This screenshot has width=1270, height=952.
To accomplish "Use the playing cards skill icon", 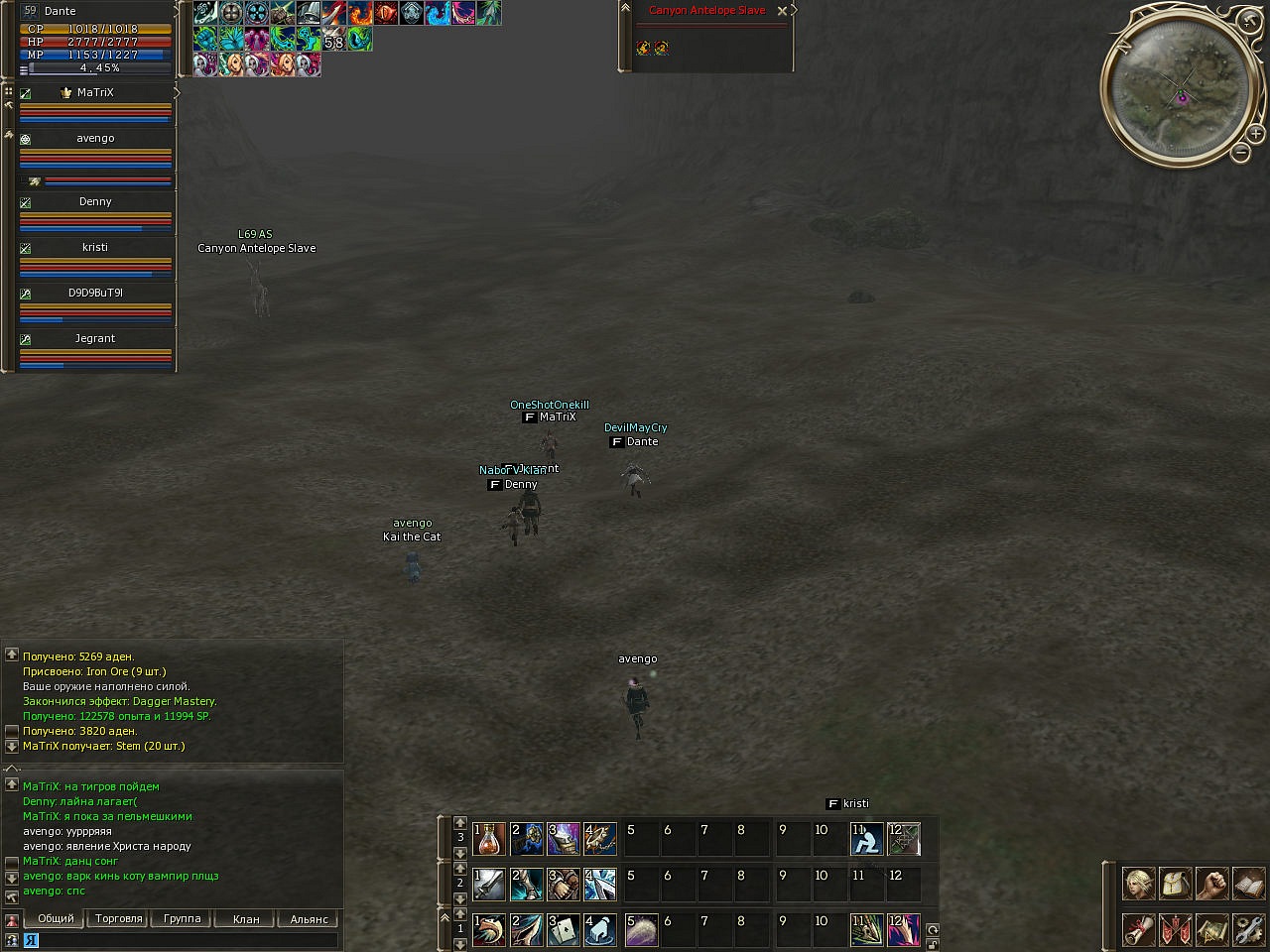I will click(563, 930).
